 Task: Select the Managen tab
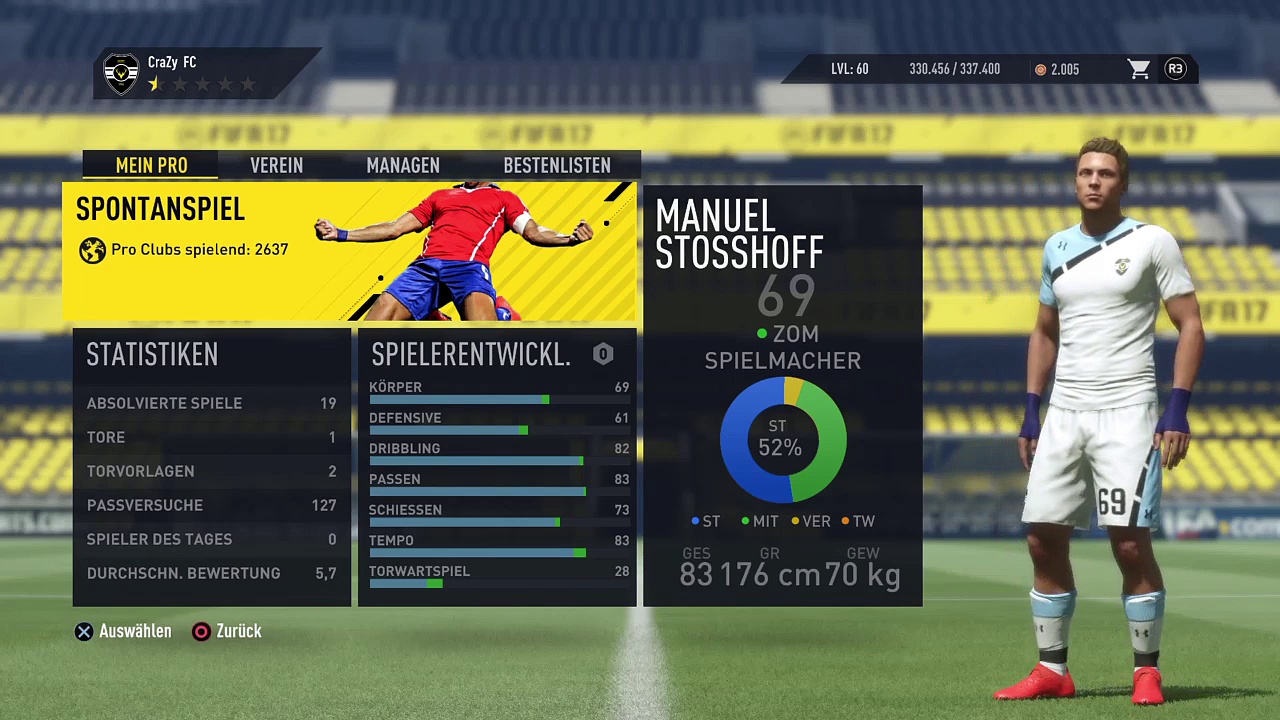coord(403,165)
